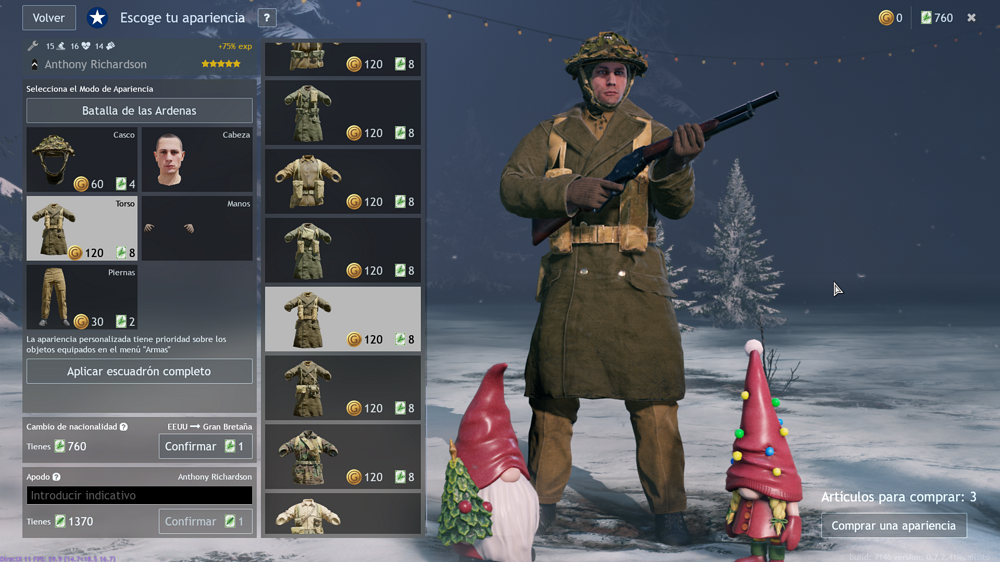The width and height of the screenshot is (1000, 562).
Task: Go back with the Volver button
Action: click(49, 18)
